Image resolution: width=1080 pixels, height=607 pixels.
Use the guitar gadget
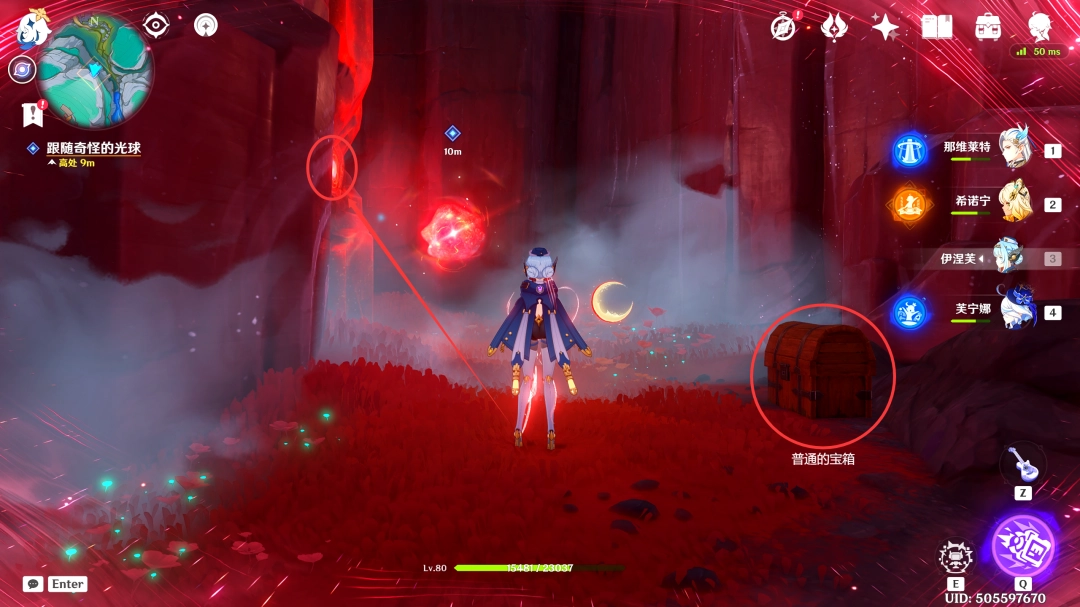(1022, 463)
